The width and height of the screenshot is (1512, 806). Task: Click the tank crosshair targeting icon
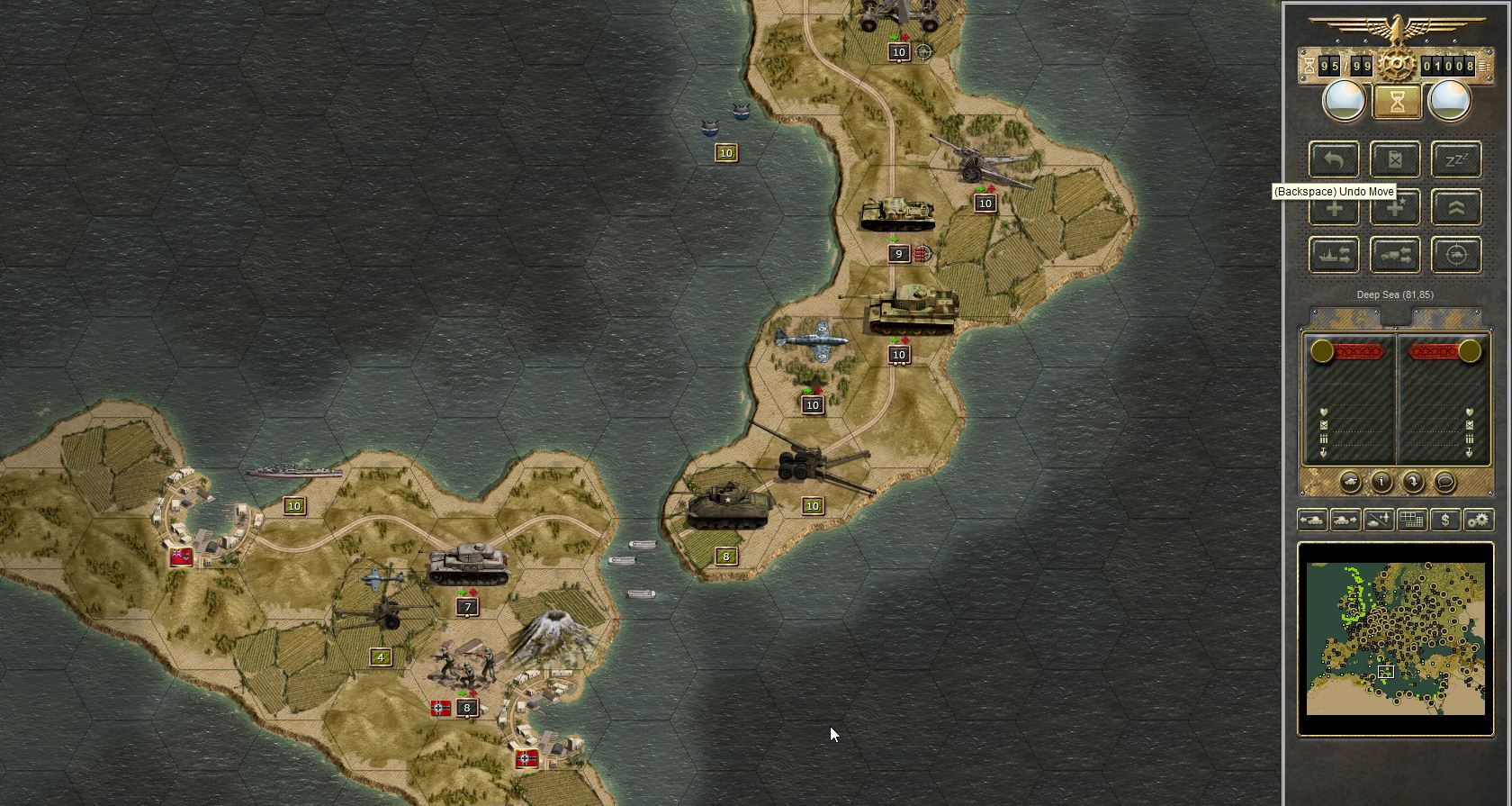point(1456,255)
